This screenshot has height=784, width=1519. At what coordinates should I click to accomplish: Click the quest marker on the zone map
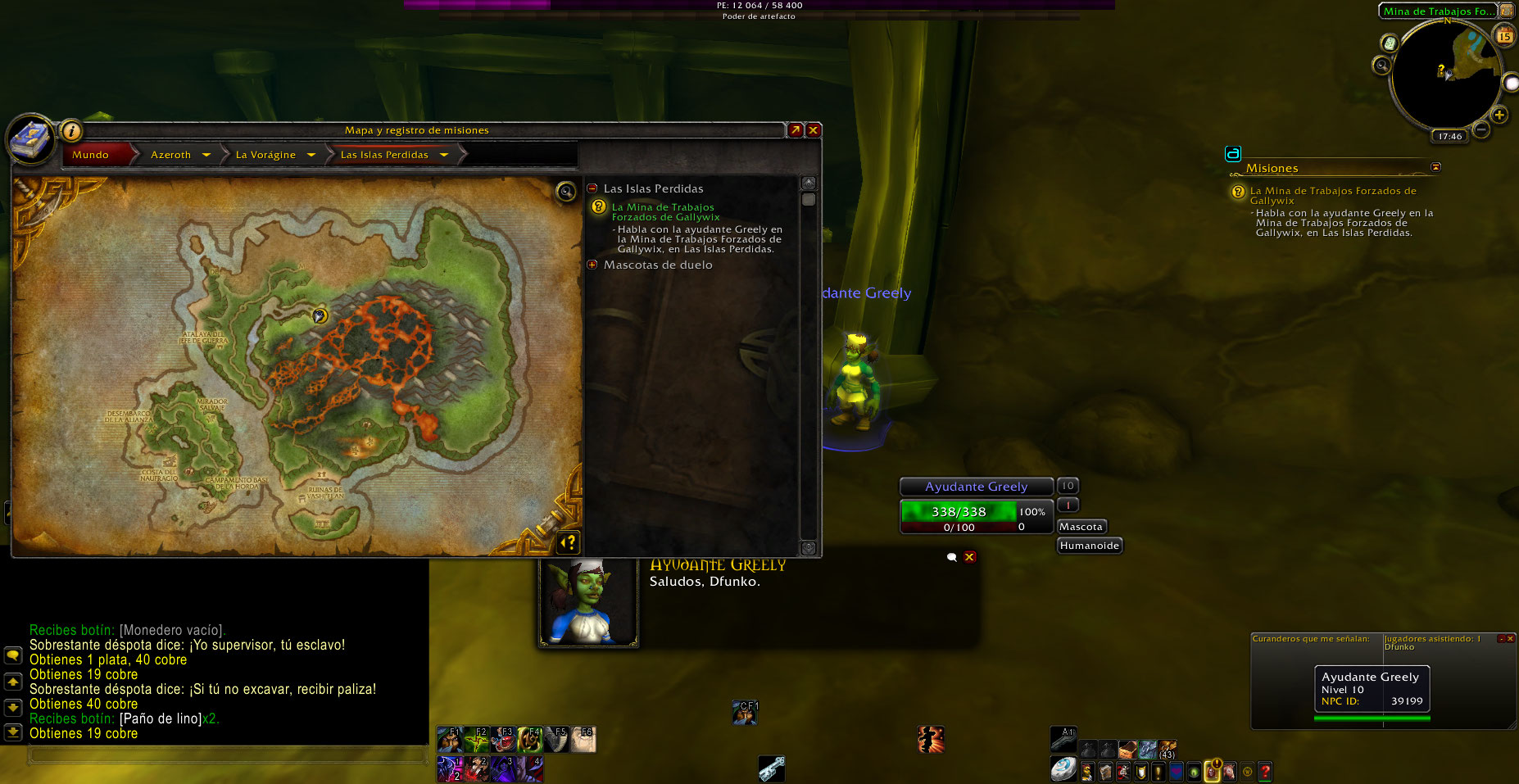point(320,315)
